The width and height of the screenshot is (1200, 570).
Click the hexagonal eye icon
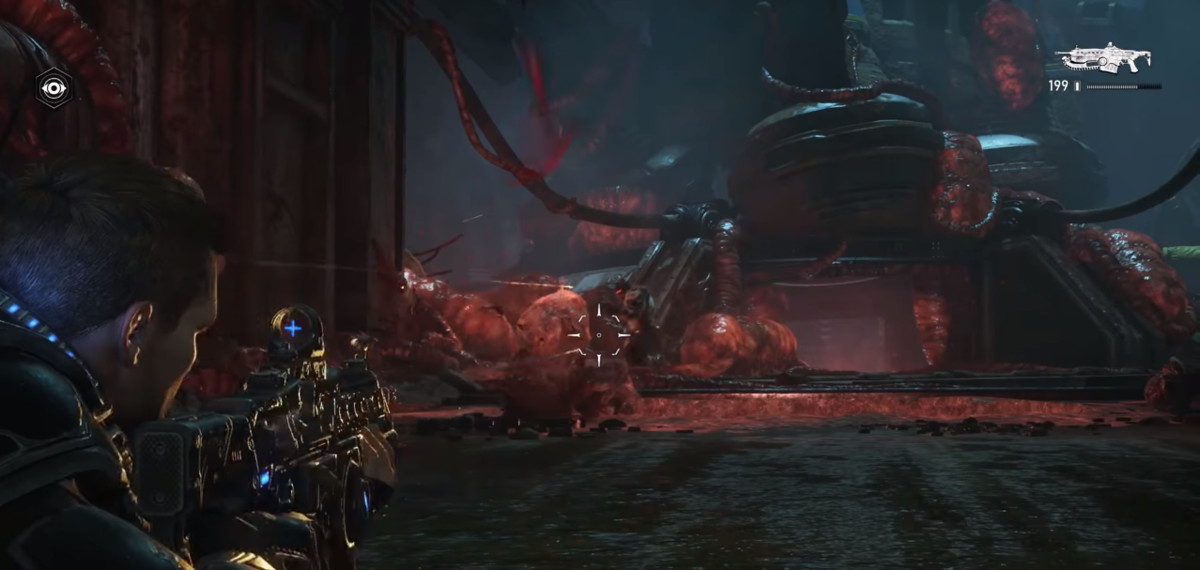(x=52, y=88)
